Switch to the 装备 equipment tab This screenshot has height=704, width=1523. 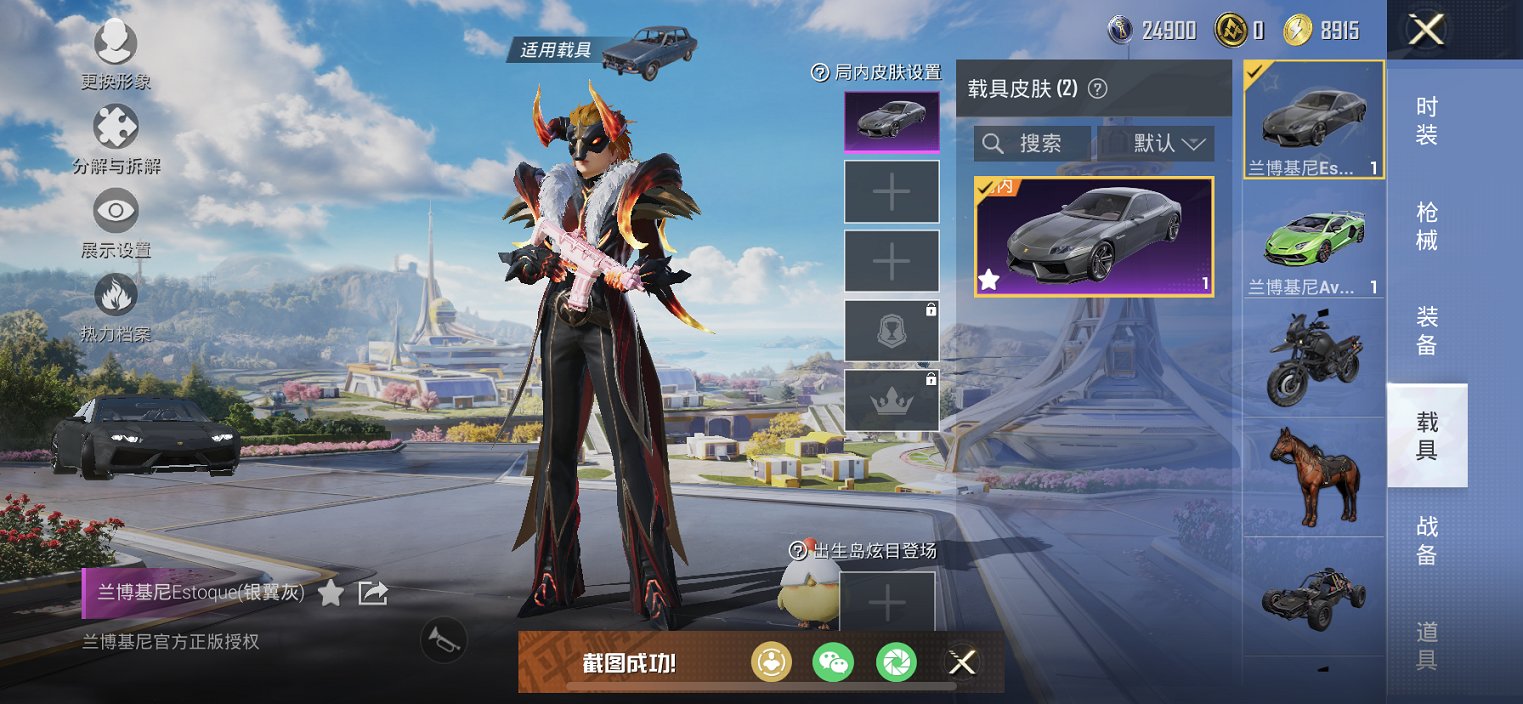click(x=1426, y=331)
